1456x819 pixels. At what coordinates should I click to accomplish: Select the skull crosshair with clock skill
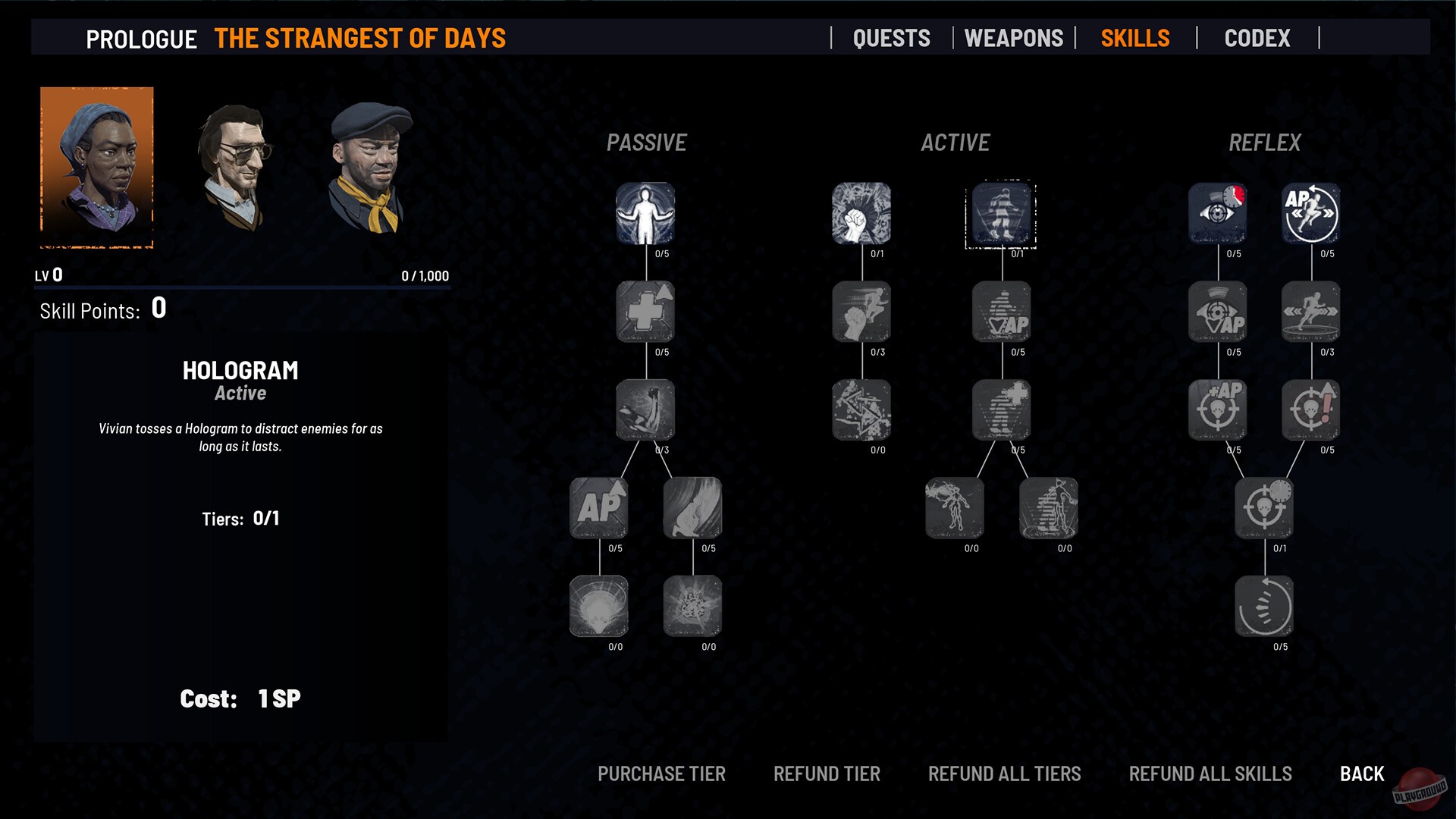pos(1264,508)
